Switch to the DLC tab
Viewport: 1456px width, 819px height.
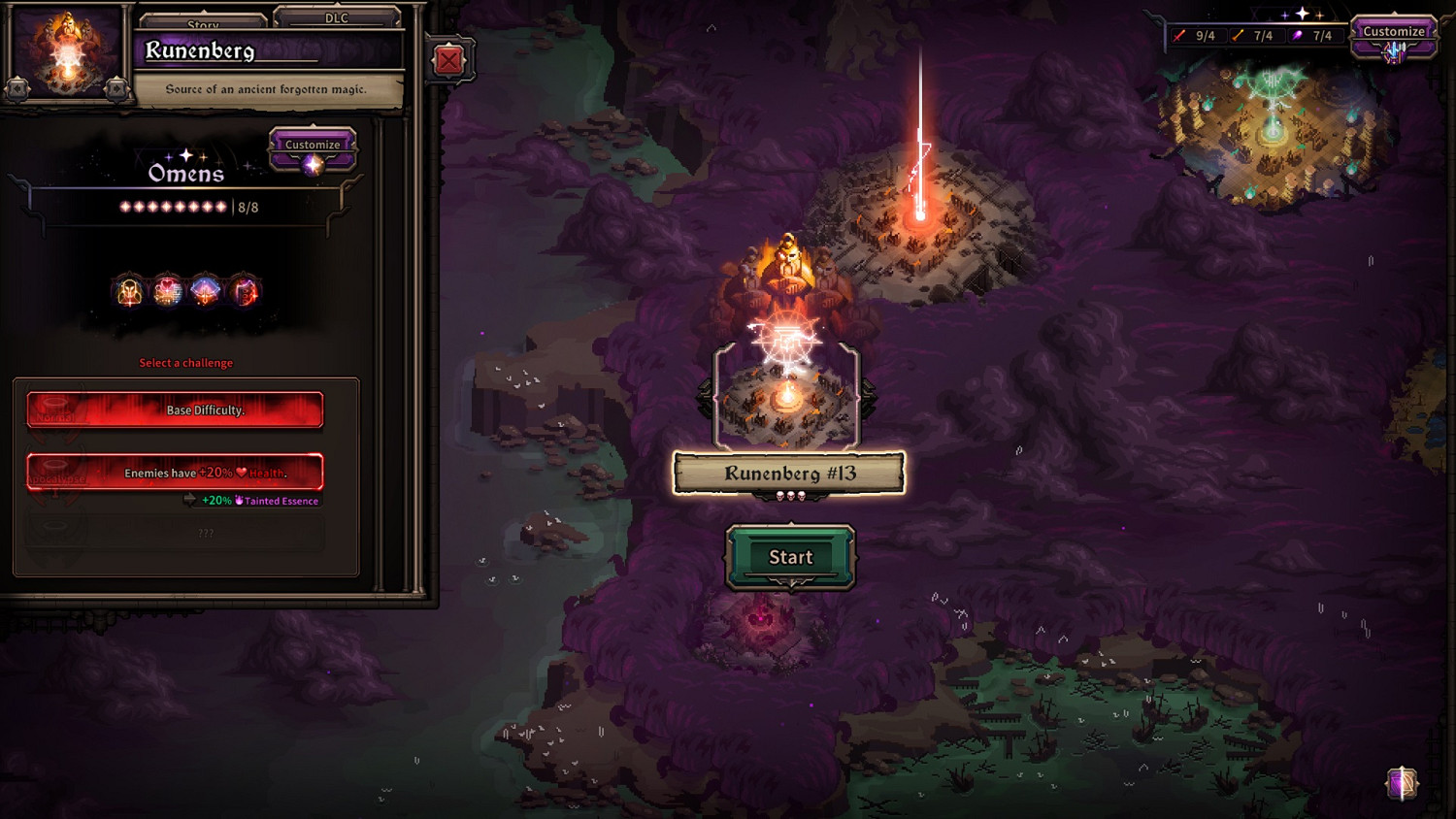338,18
